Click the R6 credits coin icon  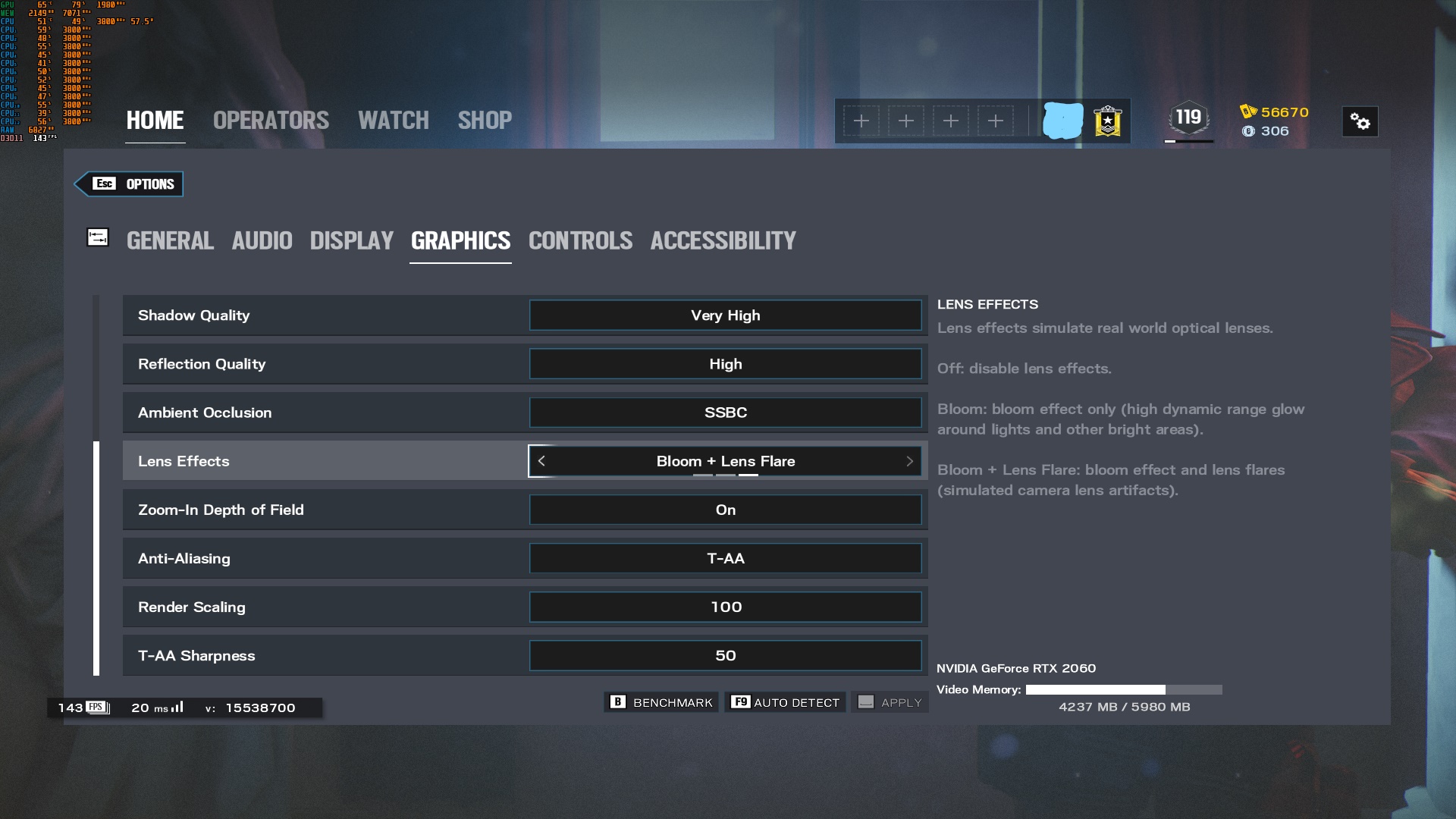(1248, 130)
